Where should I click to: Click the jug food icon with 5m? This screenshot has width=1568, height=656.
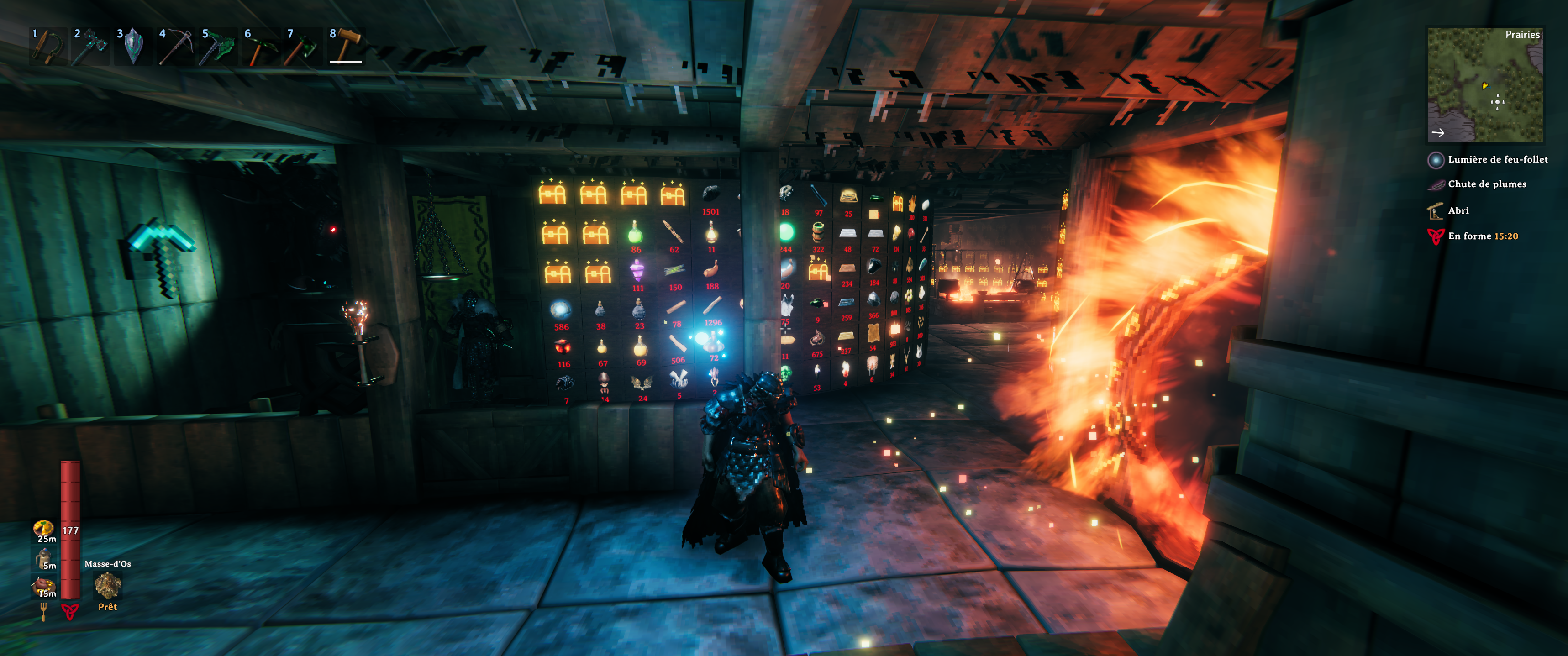click(44, 557)
